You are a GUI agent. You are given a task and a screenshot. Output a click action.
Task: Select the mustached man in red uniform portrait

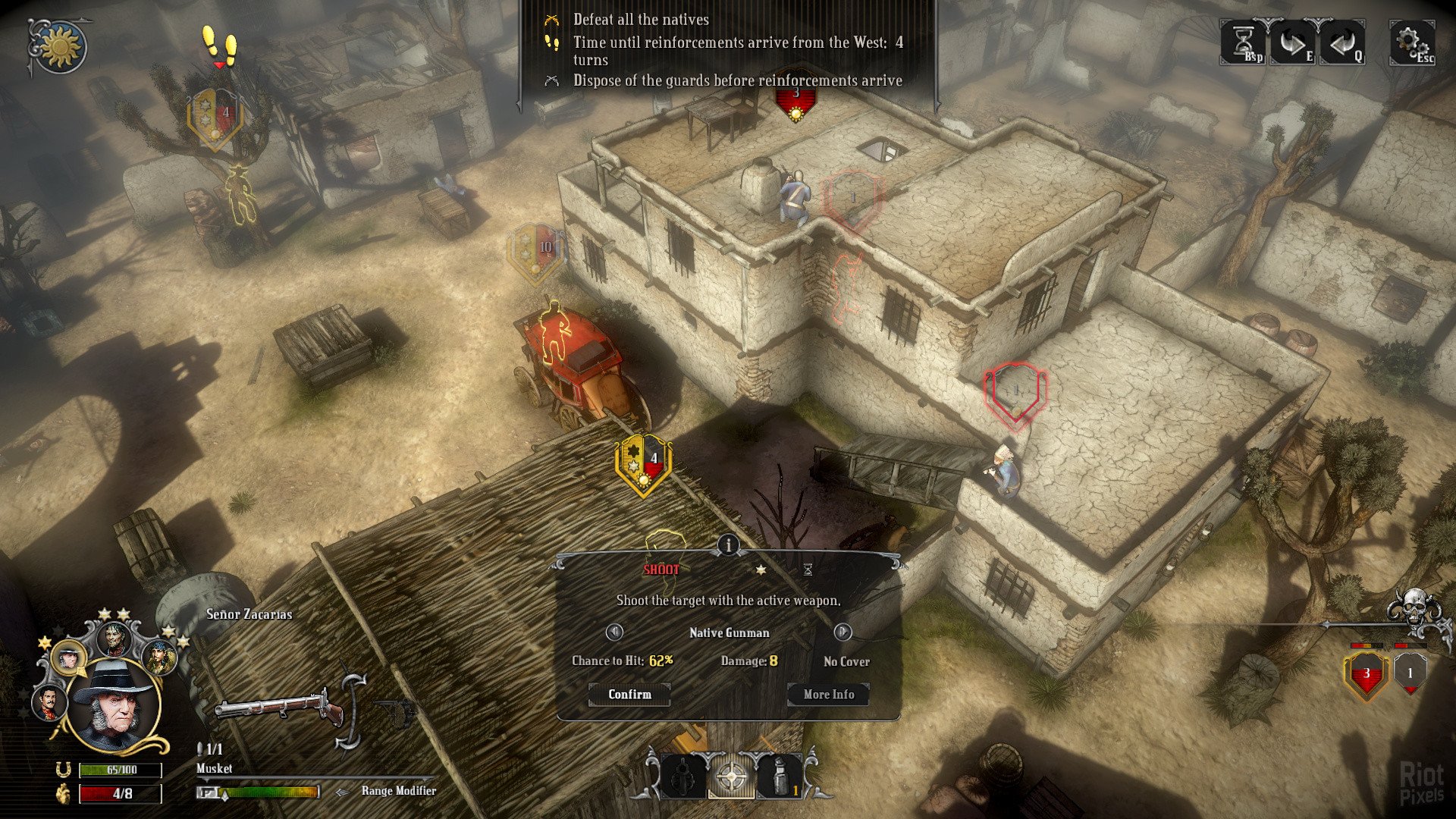pyautogui.click(x=49, y=702)
